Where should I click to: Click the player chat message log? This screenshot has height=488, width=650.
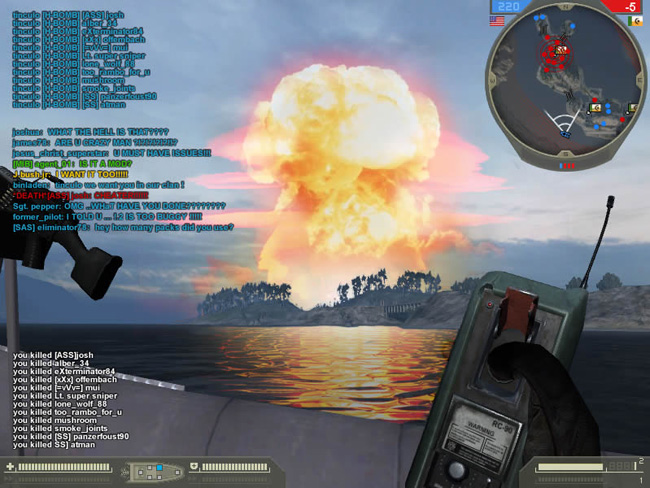[122, 180]
